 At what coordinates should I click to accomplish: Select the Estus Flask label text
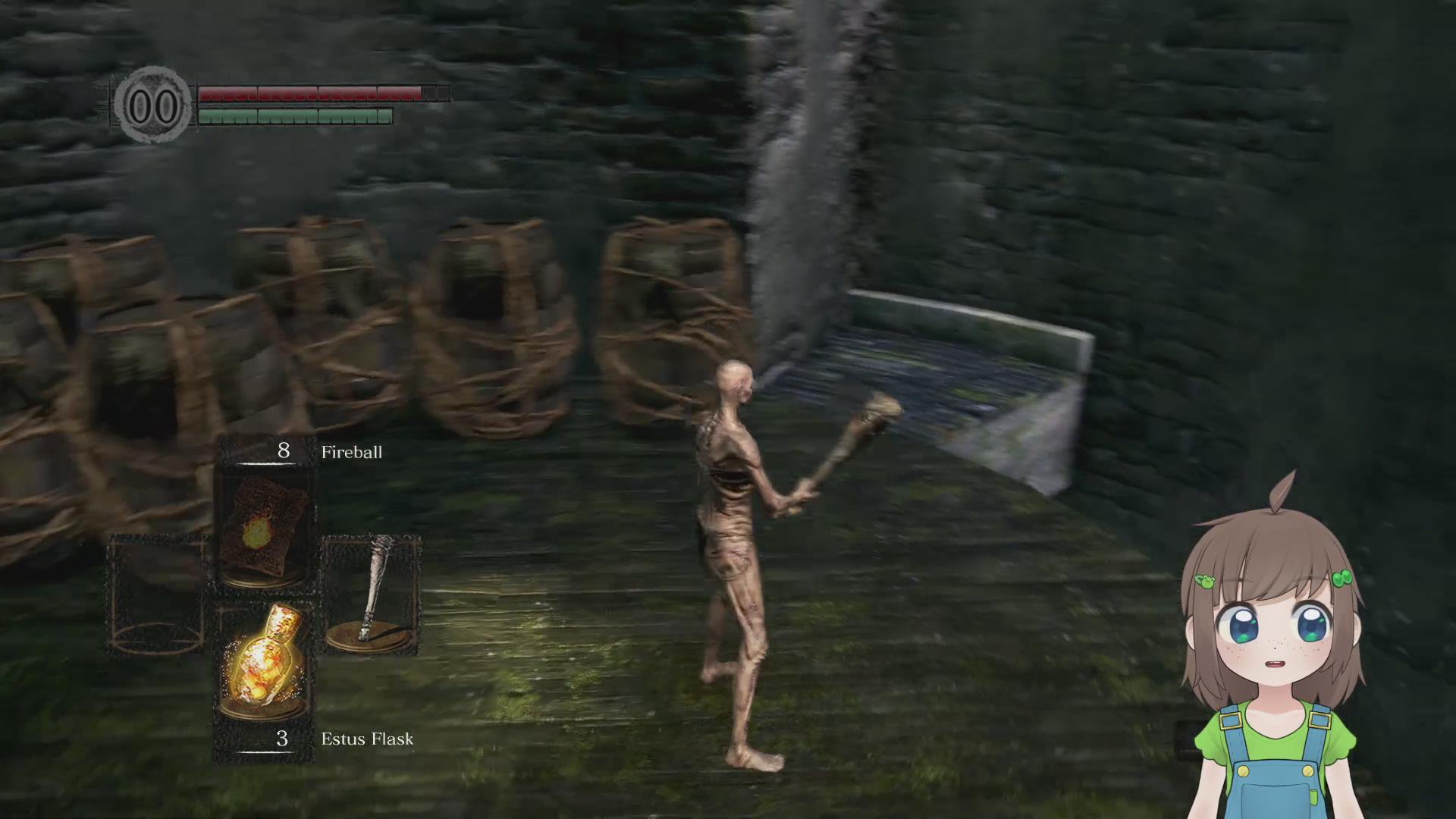point(366,739)
